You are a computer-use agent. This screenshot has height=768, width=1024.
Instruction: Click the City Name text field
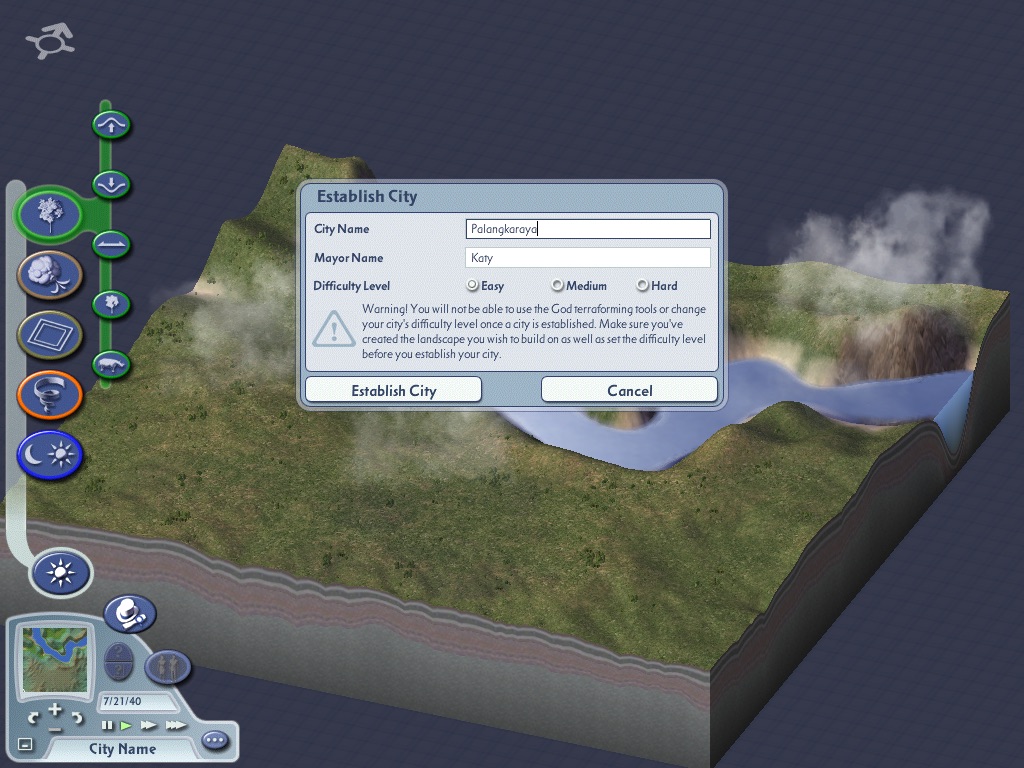click(x=588, y=229)
